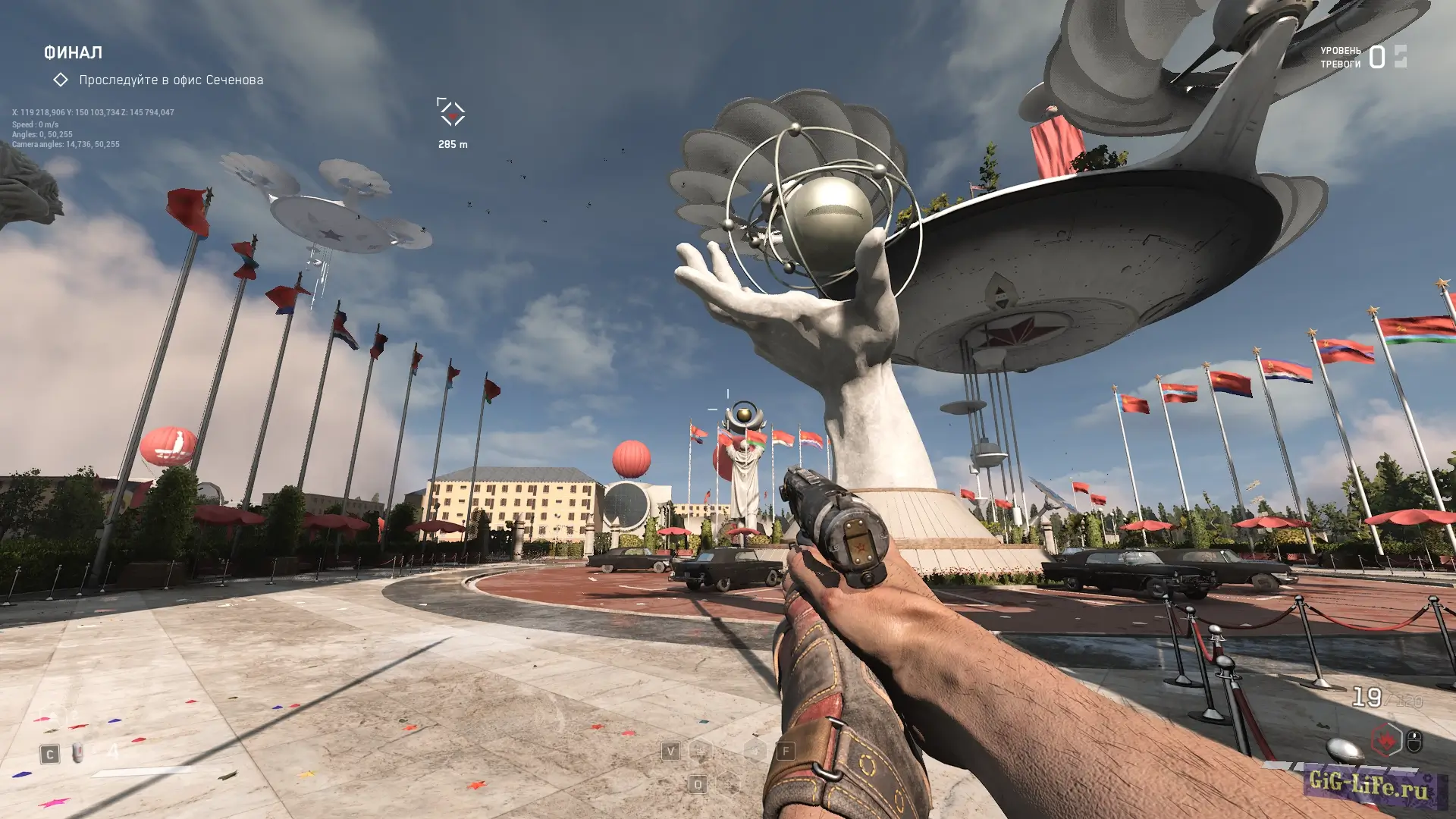The width and height of the screenshot is (1456, 819).
Task: Select the red hexagon weapon attack icon
Action: [1386, 739]
